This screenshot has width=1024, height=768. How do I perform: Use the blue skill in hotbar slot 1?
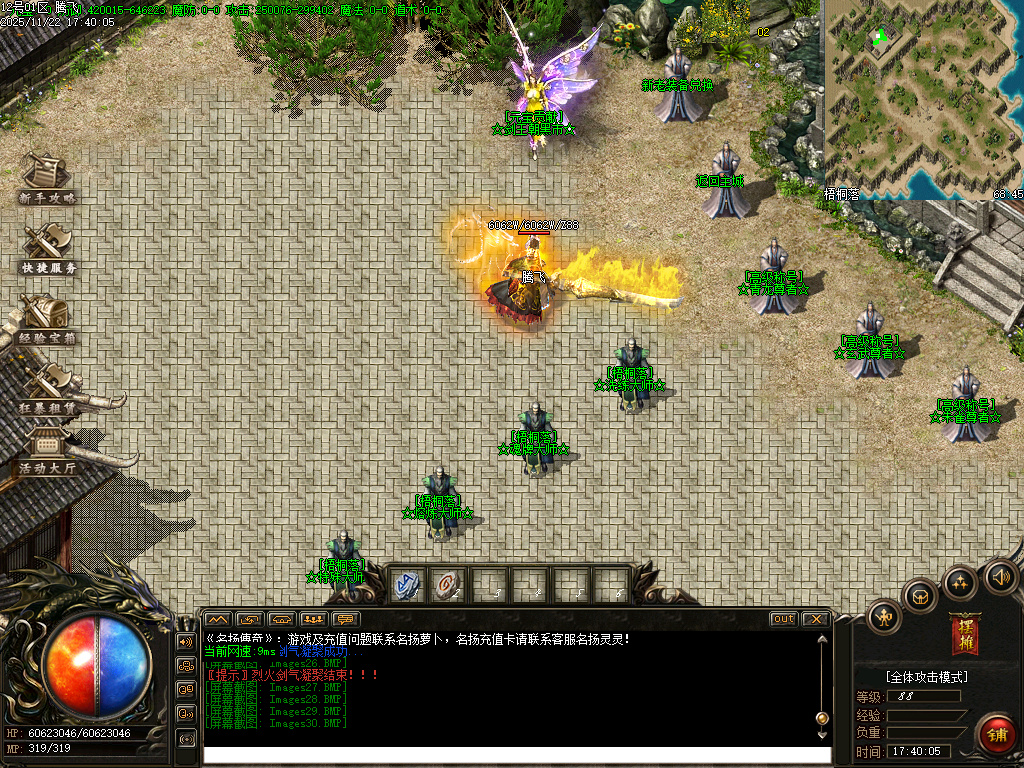coord(407,585)
